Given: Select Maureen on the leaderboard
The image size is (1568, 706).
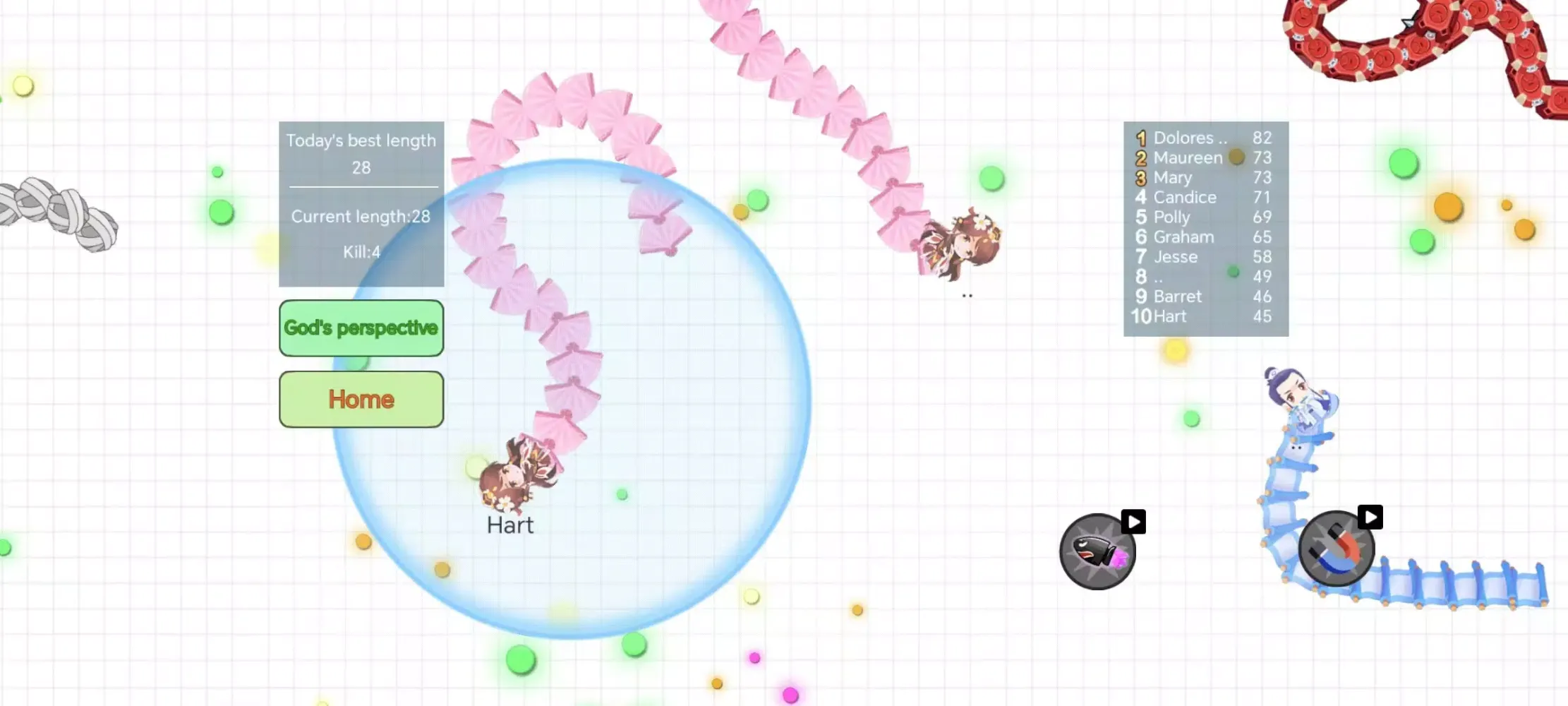Looking at the screenshot, I should coord(1188,157).
